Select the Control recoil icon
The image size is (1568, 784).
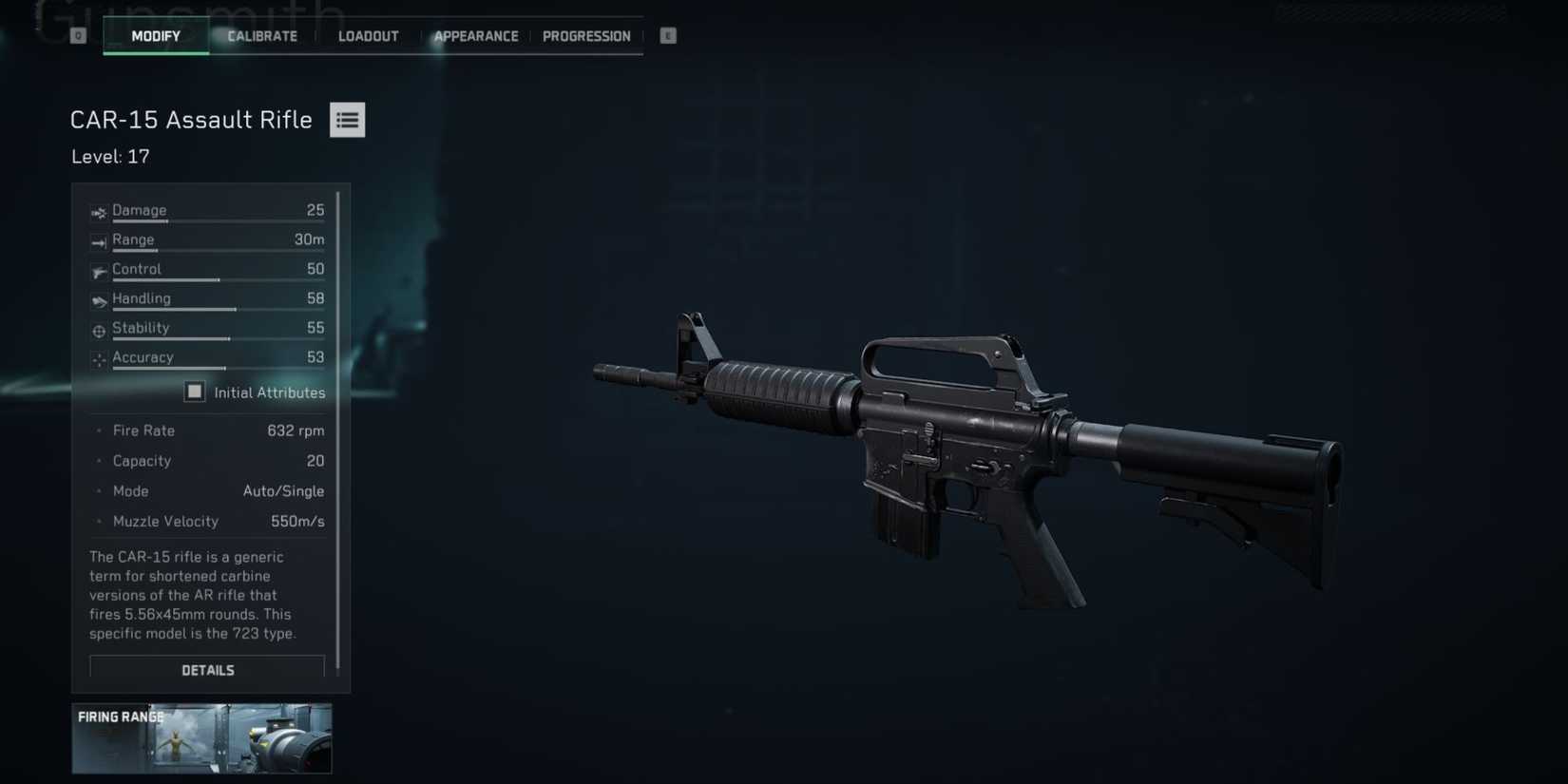98,271
